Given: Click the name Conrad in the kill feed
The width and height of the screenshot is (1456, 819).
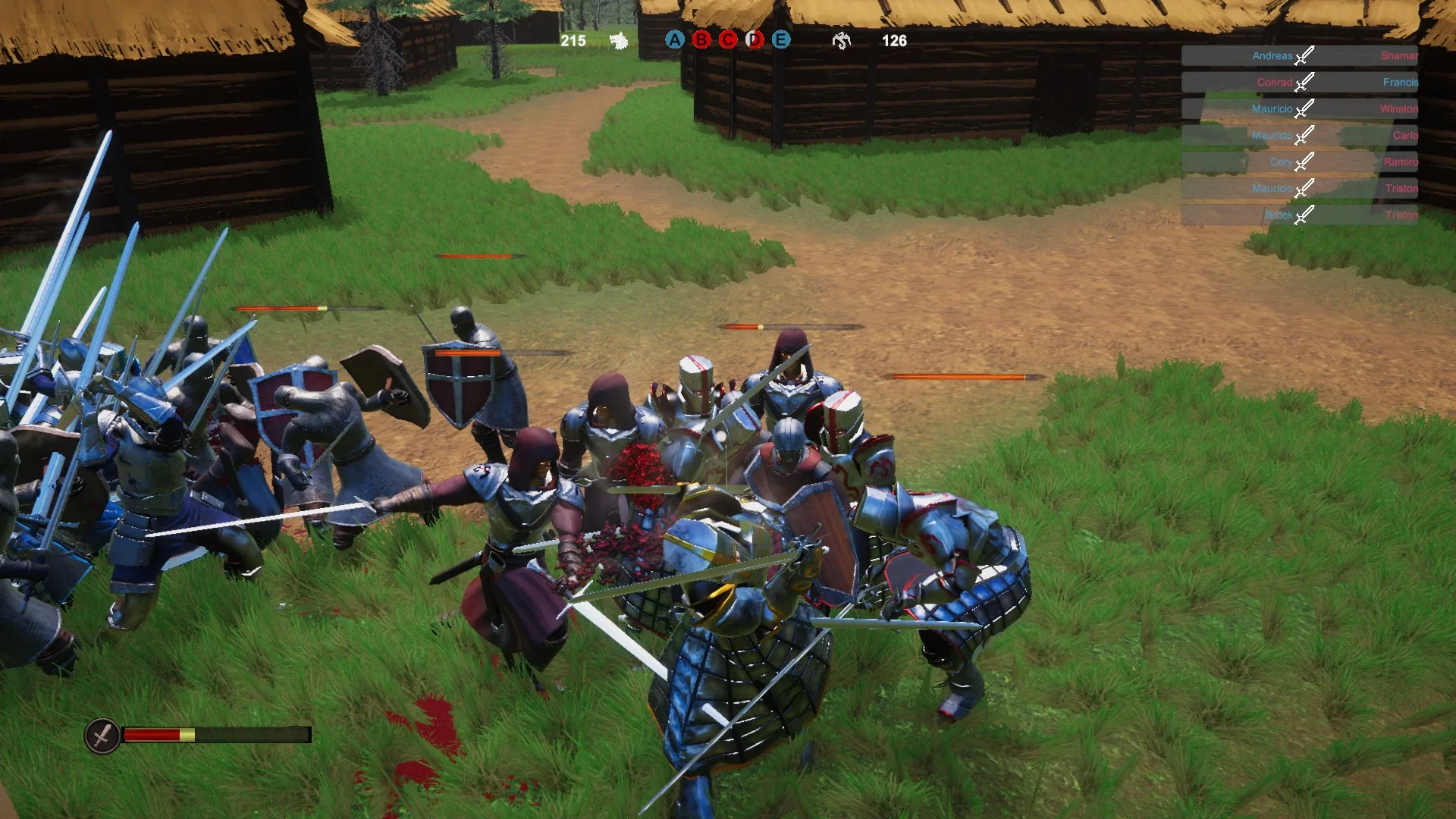Looking at the screenshot, I should [1275, 82].
